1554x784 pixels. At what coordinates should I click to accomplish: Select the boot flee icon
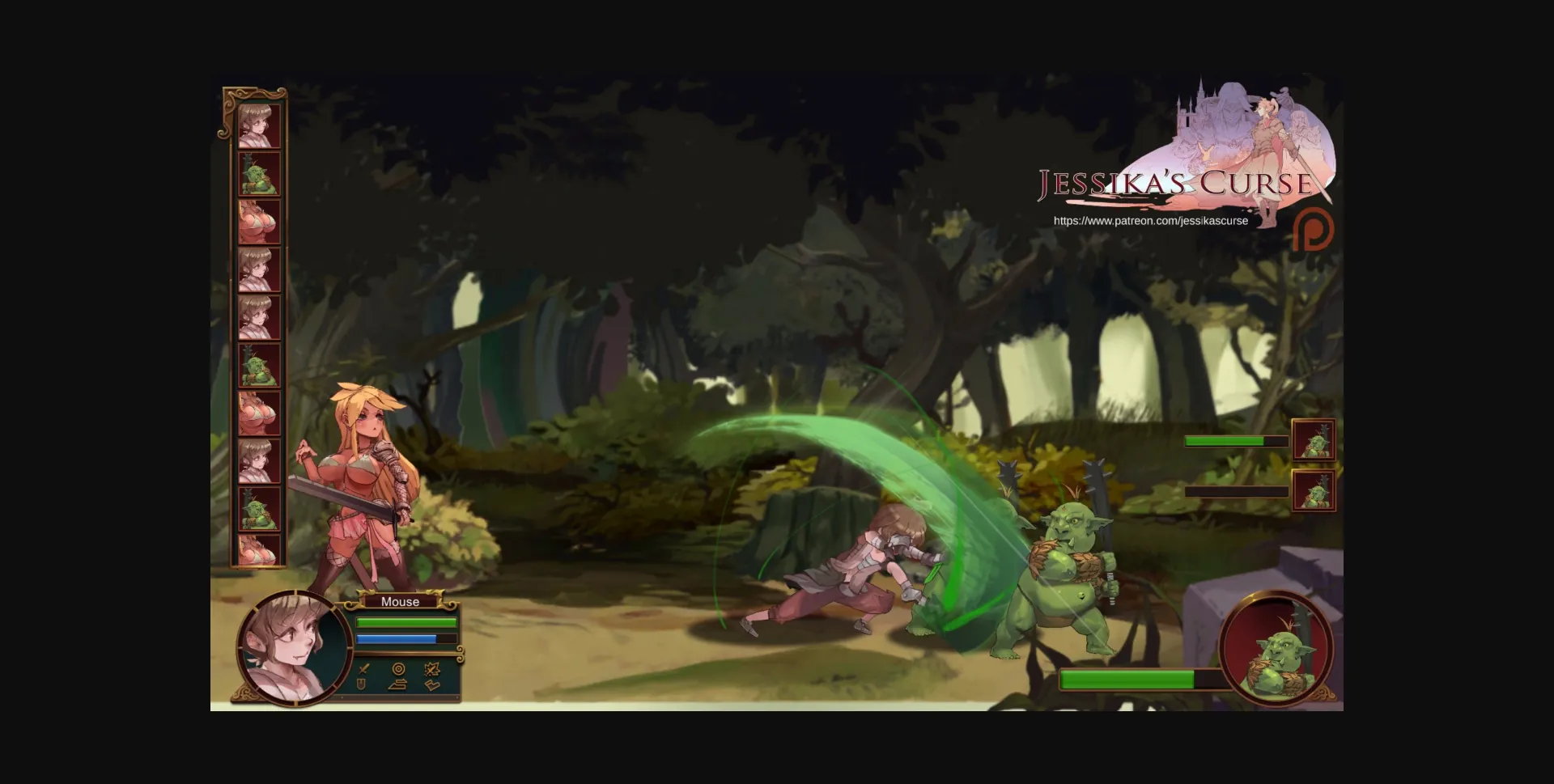[431, 687]
